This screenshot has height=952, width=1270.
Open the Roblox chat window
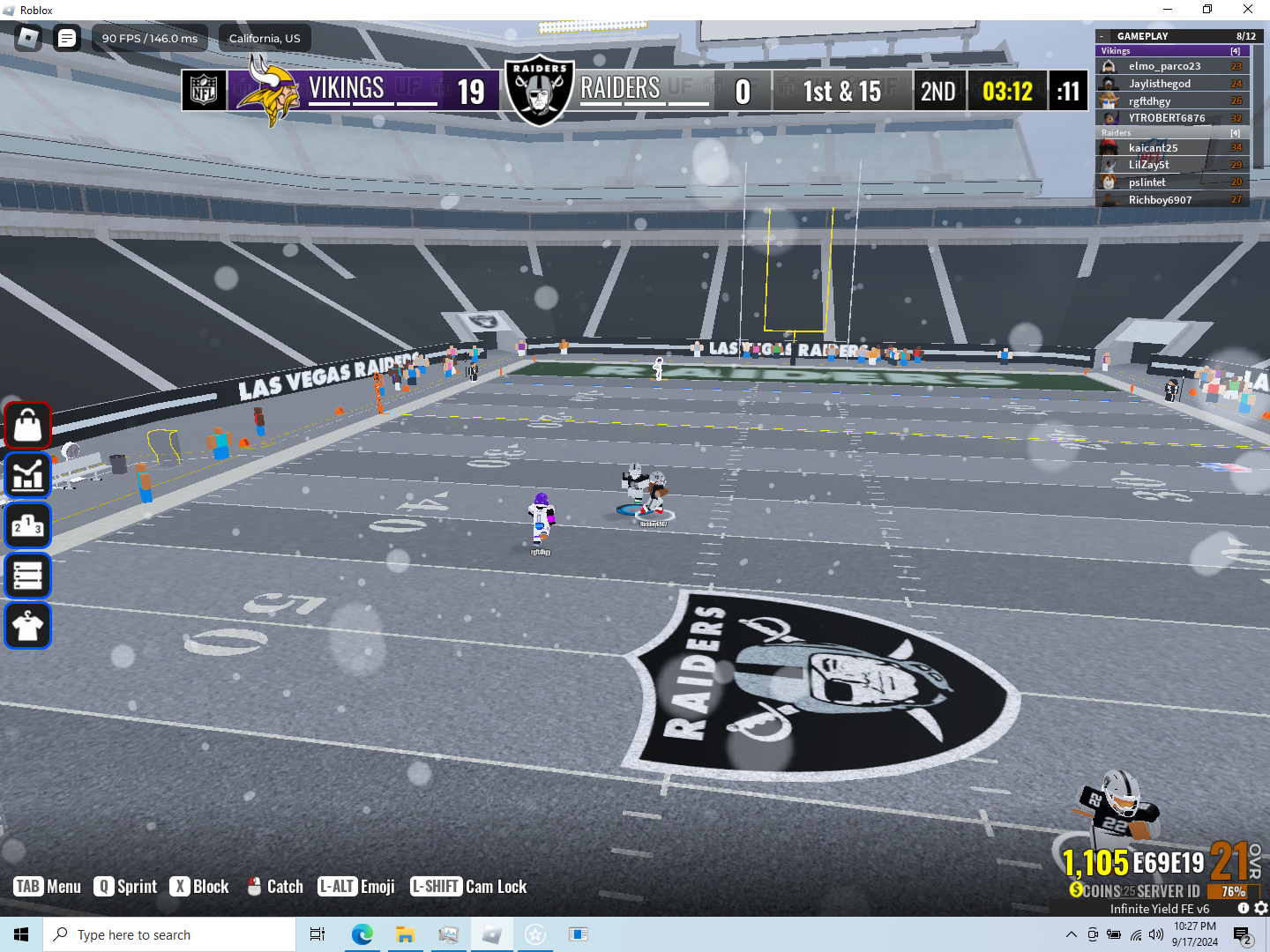[67, 38]
